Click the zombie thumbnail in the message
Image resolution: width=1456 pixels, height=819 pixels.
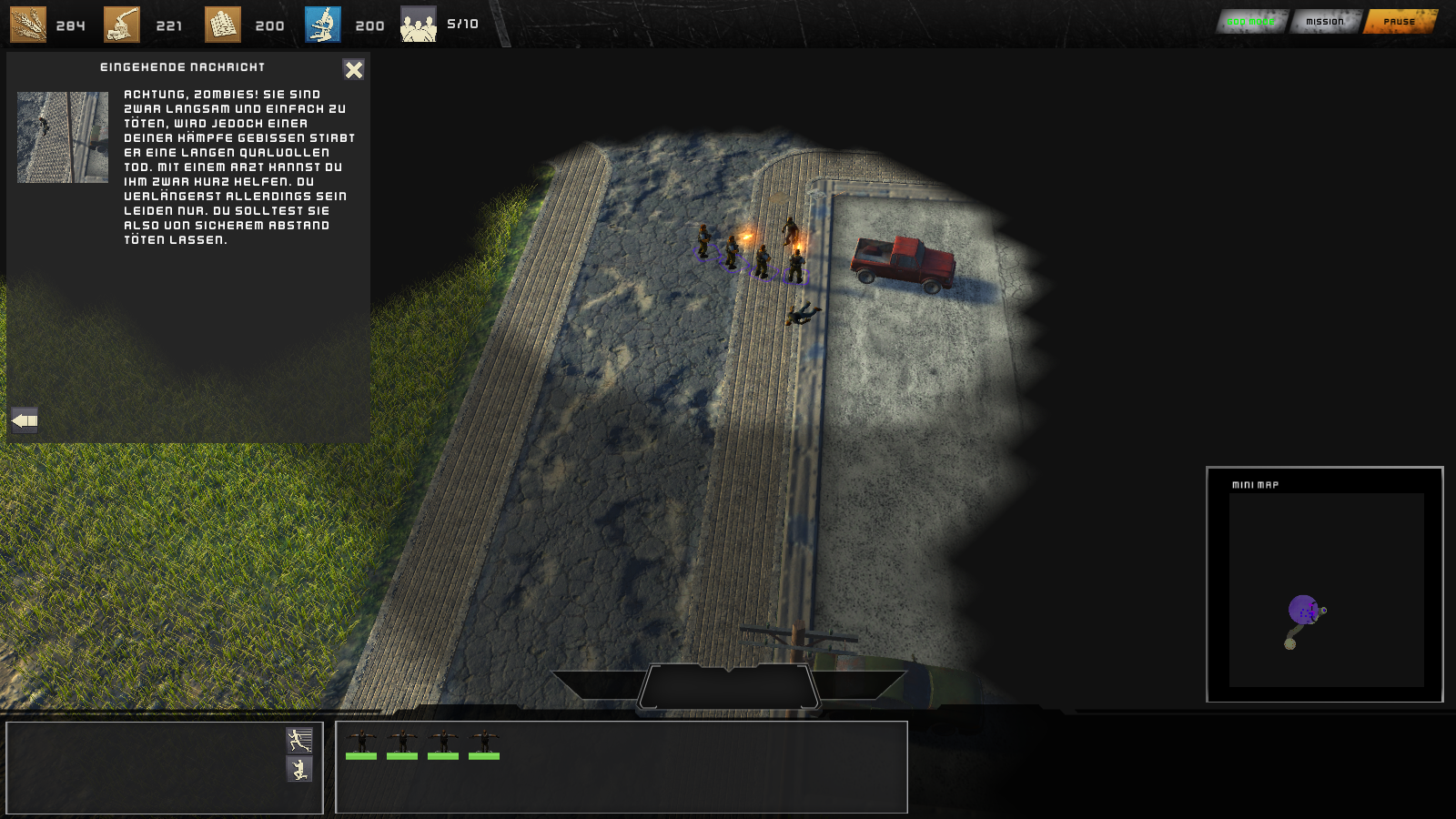click(x=63, y=137)
